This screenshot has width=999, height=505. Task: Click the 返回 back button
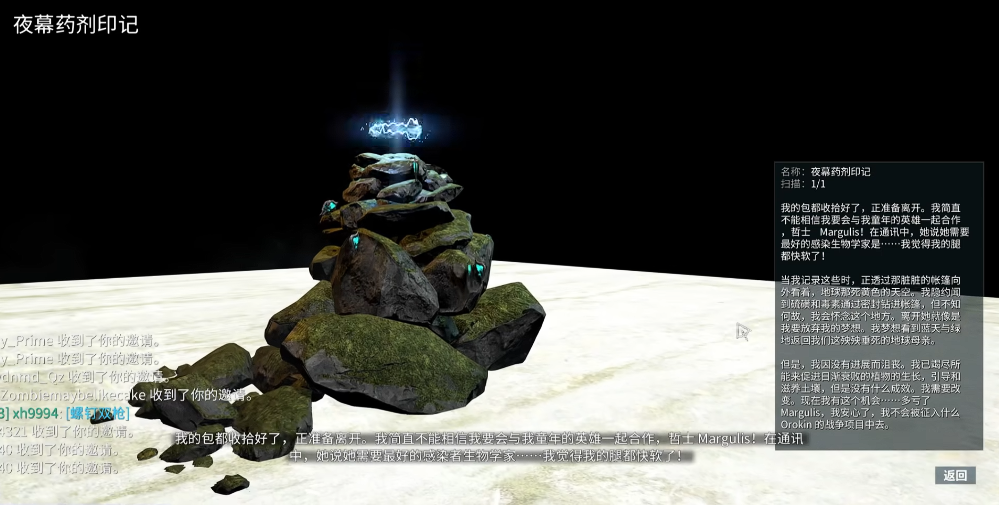(955, 475)
